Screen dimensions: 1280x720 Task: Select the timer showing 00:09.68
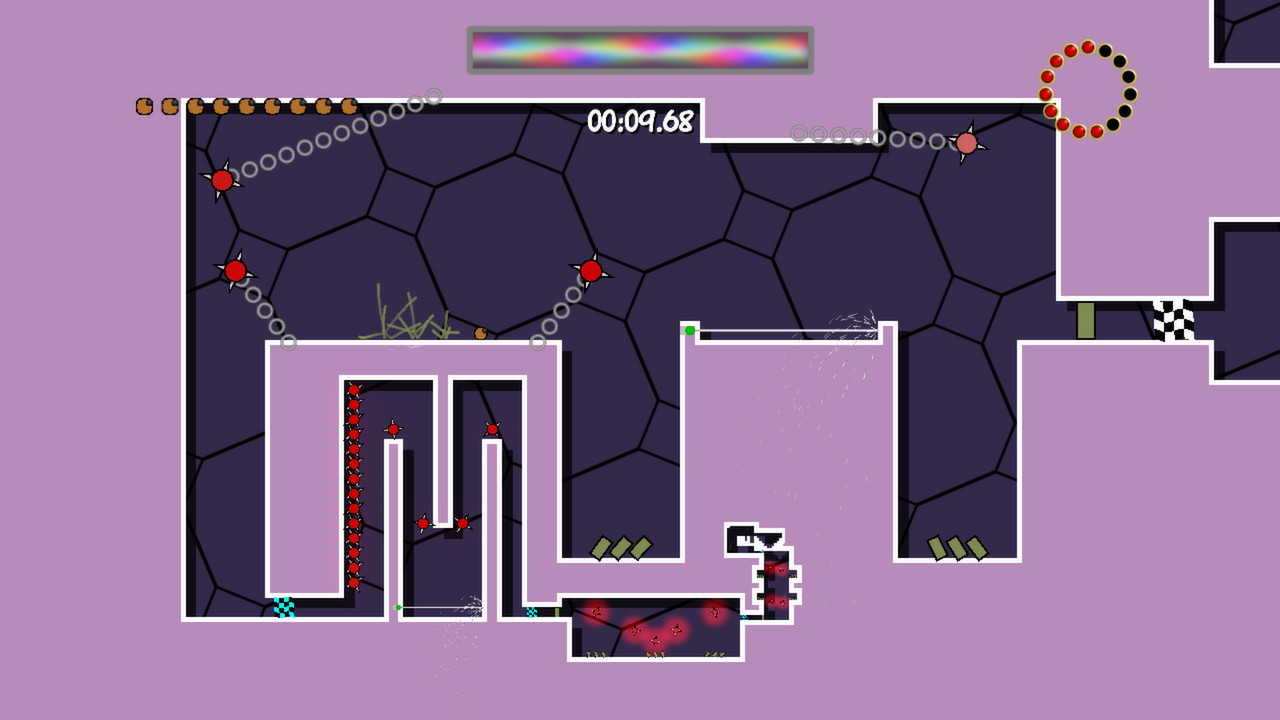(x=640, y=122)
